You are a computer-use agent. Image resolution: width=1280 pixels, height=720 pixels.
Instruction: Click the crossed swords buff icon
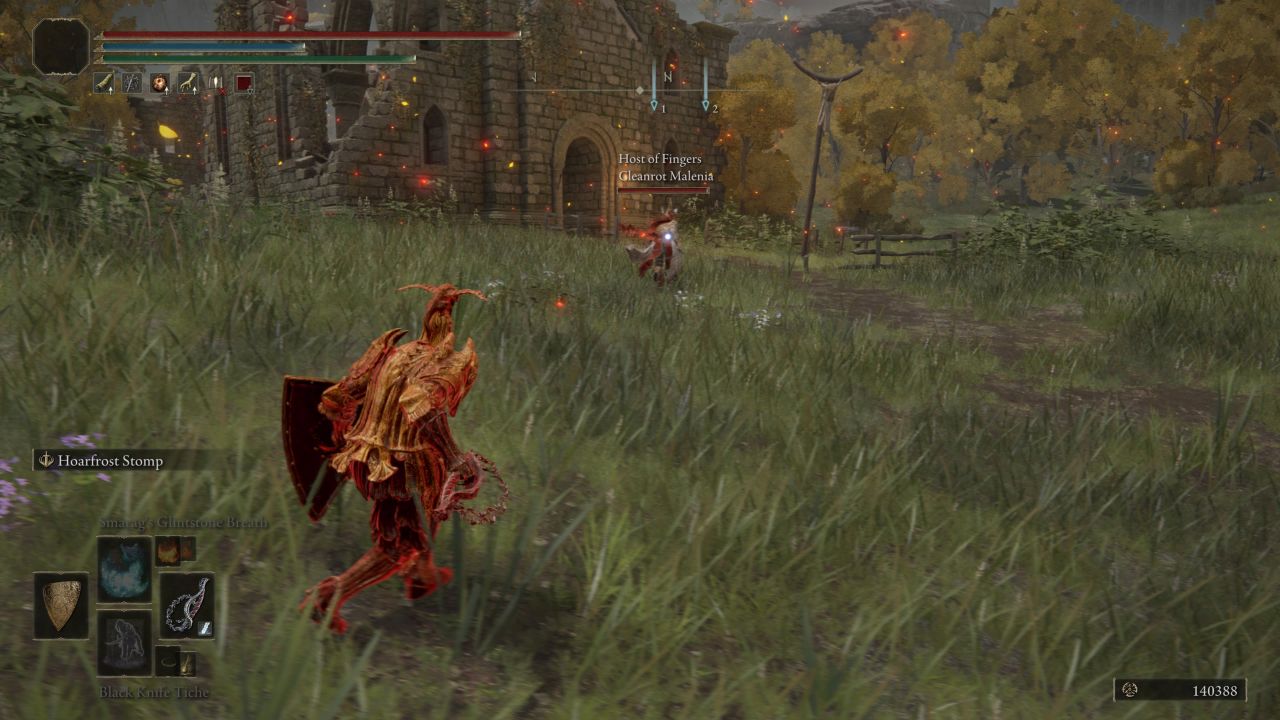[x=131, y=84]
